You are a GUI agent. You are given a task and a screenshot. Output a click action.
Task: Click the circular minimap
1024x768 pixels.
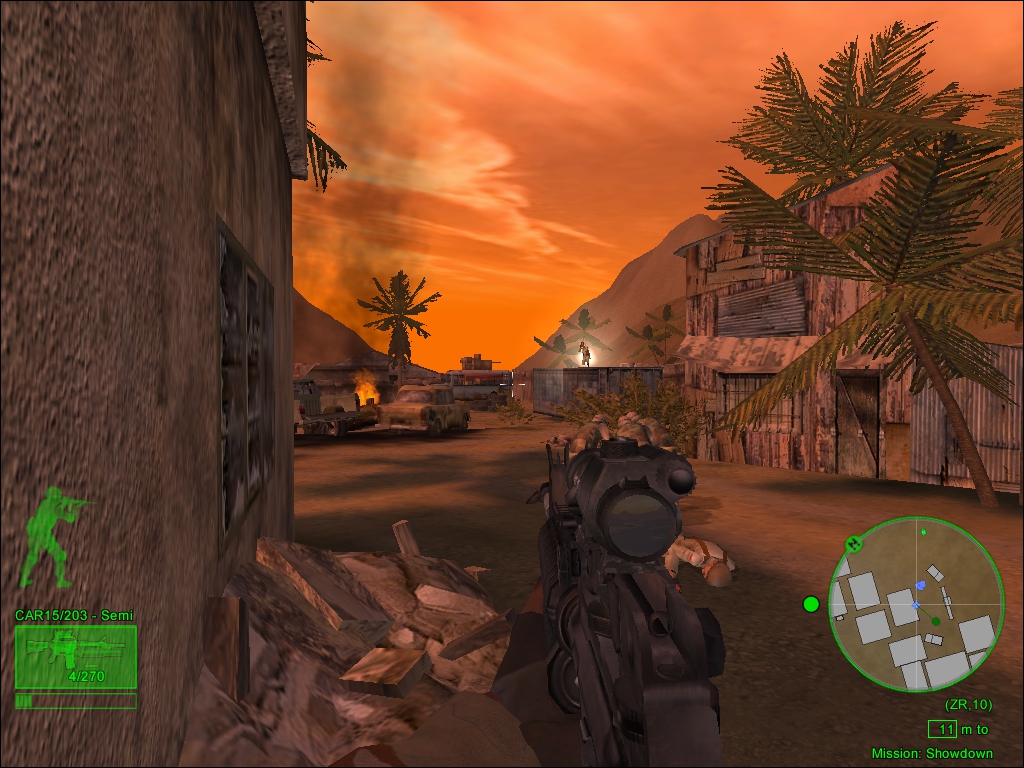click(x=916, y=603)
